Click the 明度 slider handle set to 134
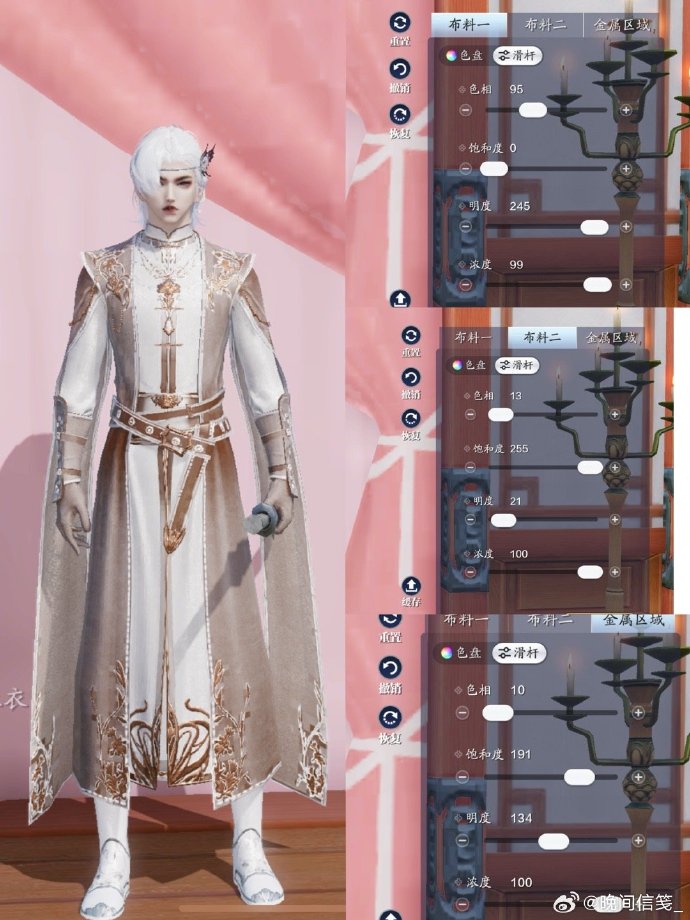 553,841
